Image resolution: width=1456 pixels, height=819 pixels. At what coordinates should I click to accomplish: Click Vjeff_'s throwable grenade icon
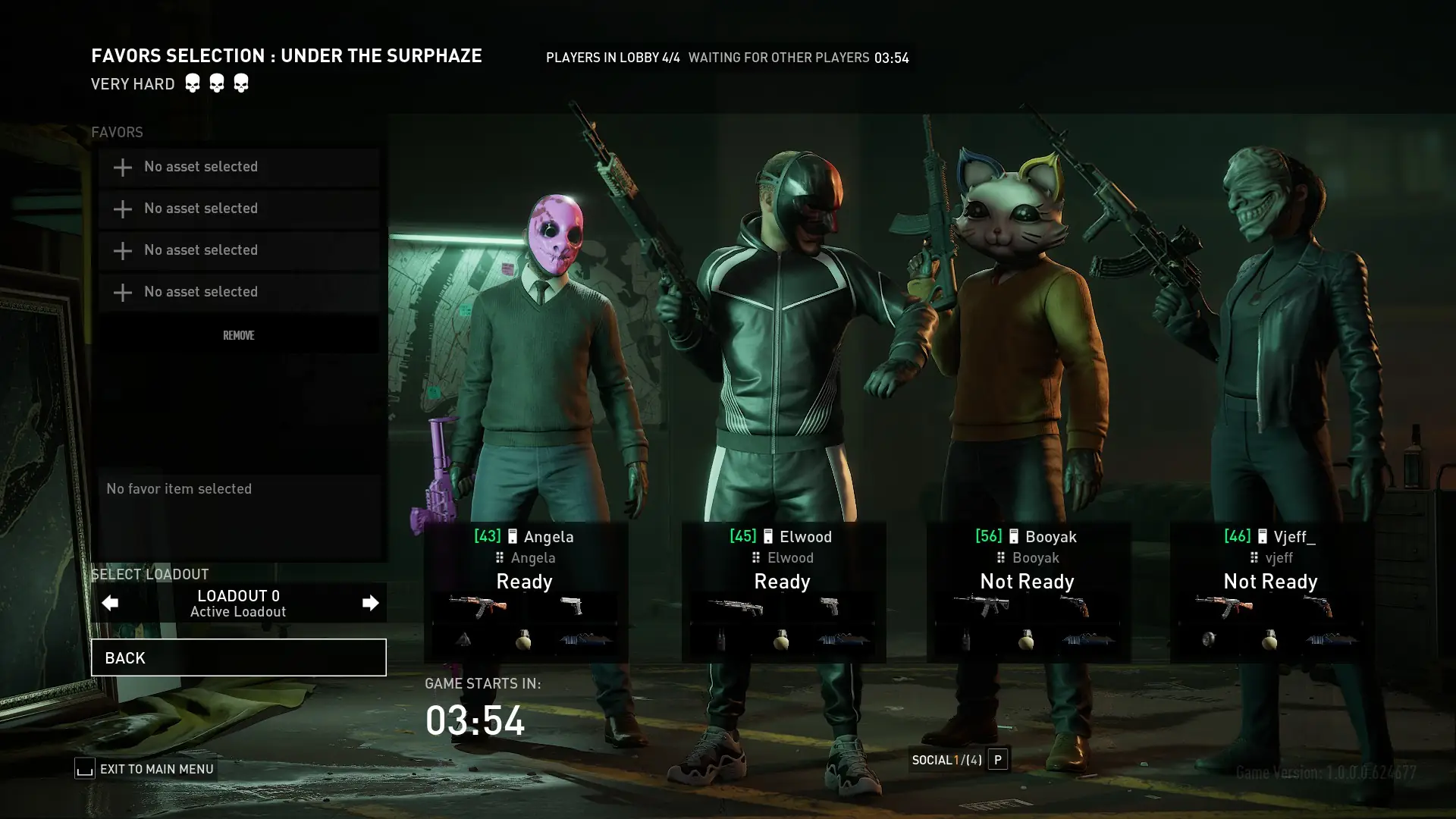pyautogui.click(x=1270, y=641)
